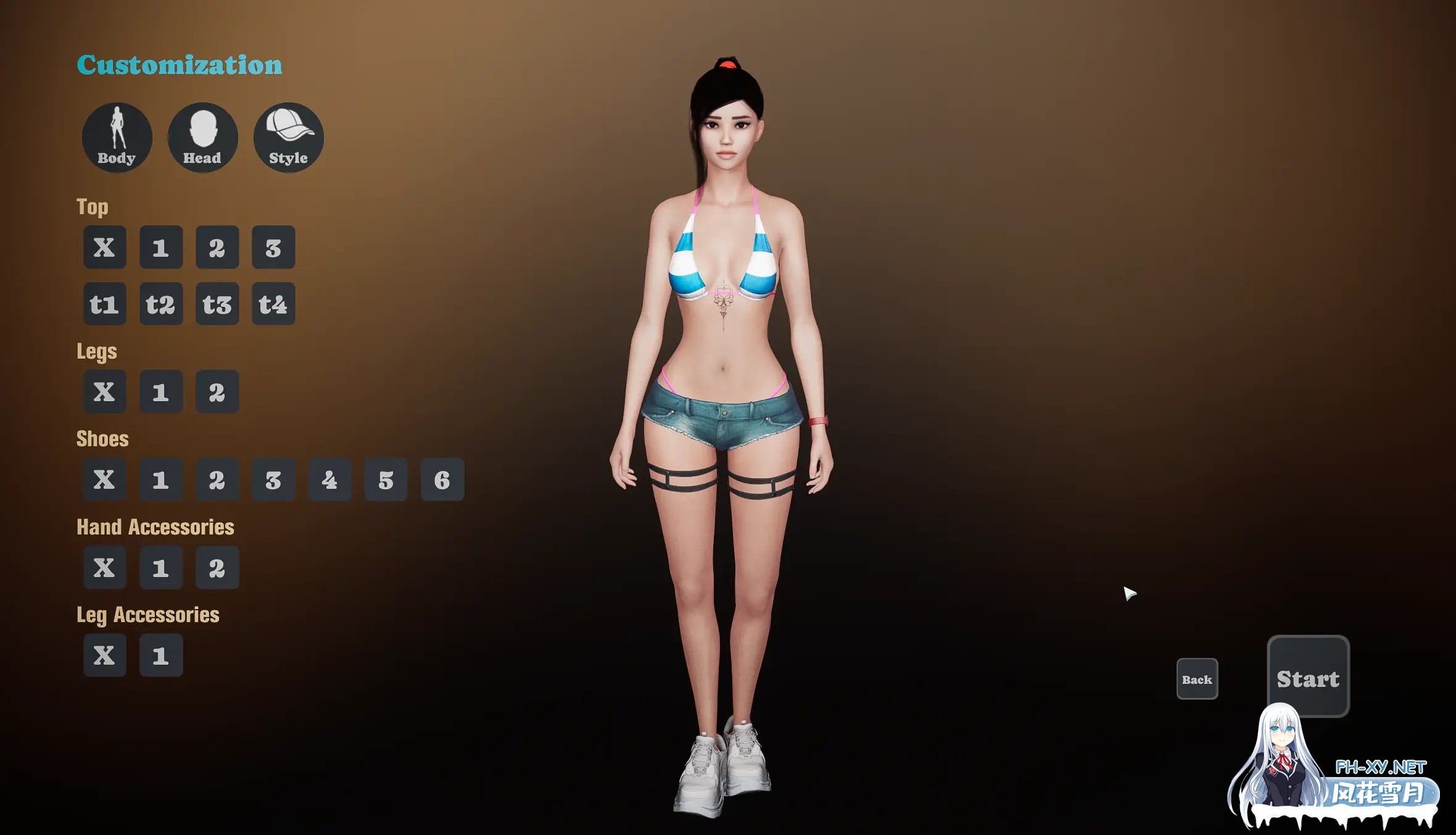Screen dimensions: 1456x835
Task: Clear hand accessories with X
Action: 104,567
